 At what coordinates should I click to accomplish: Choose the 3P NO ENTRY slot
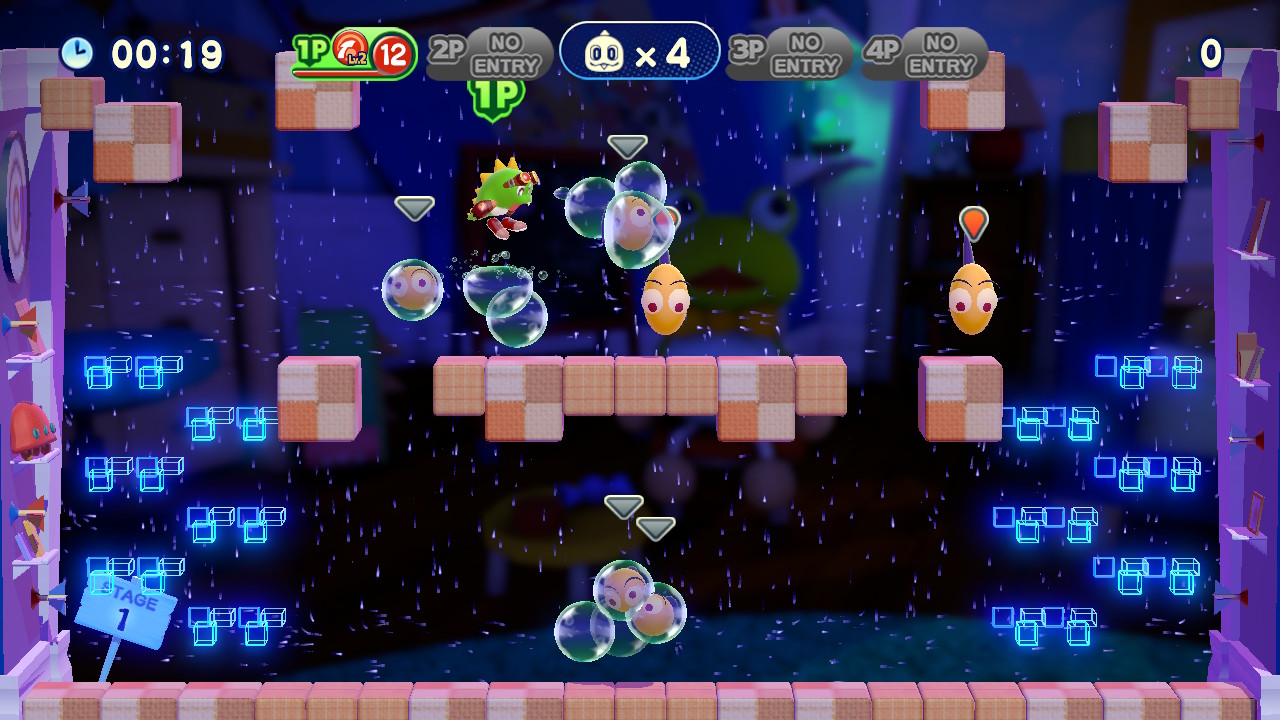(x=790, y=54)
